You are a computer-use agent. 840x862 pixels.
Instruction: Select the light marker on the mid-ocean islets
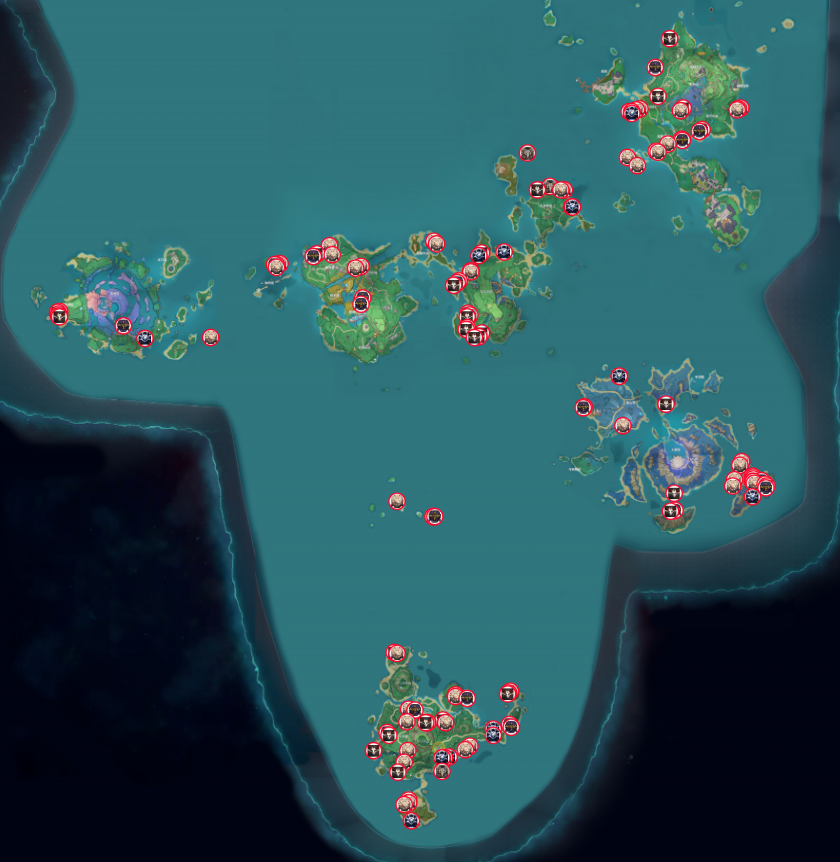point(397,501)
